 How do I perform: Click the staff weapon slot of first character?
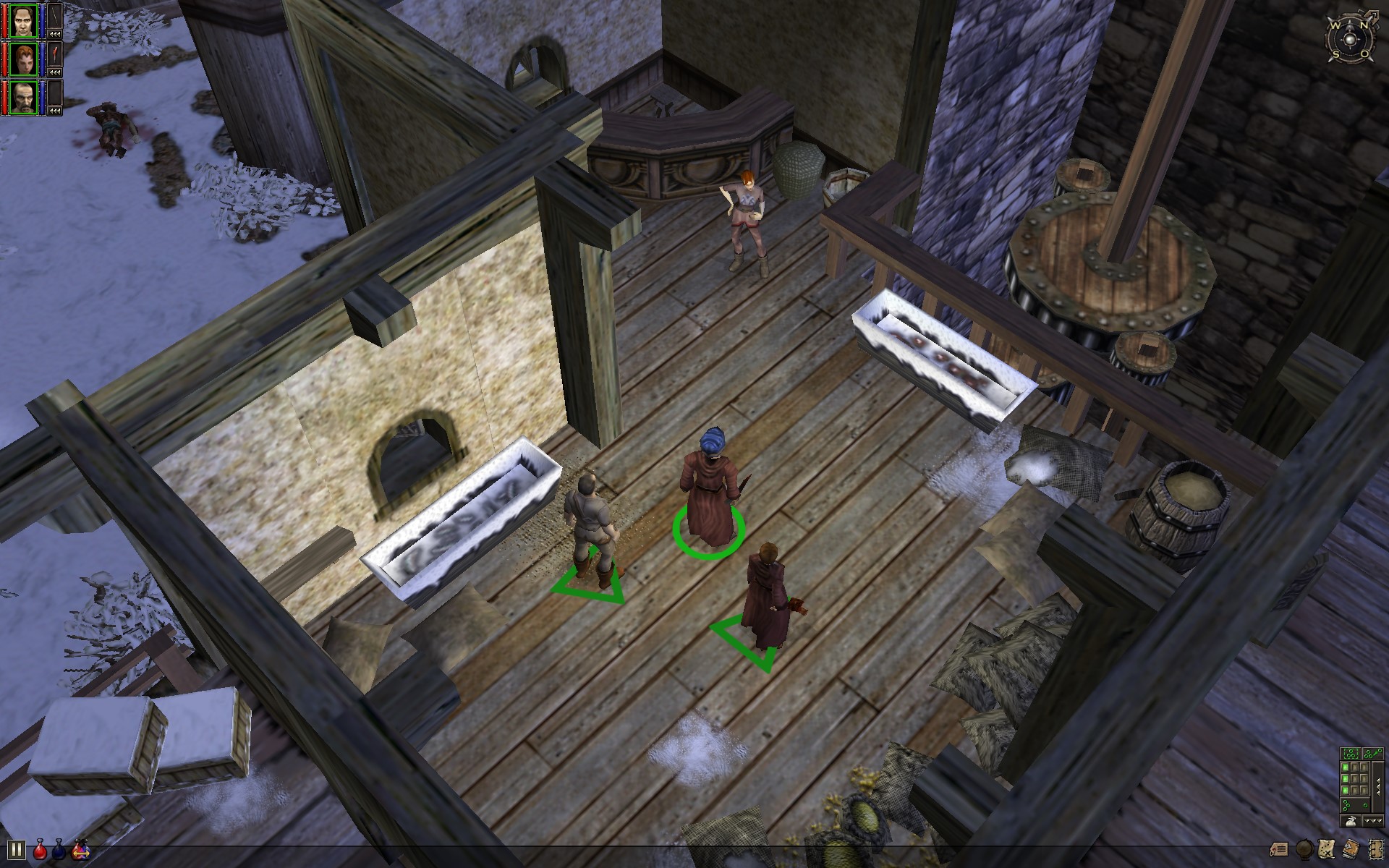[55, 16]
